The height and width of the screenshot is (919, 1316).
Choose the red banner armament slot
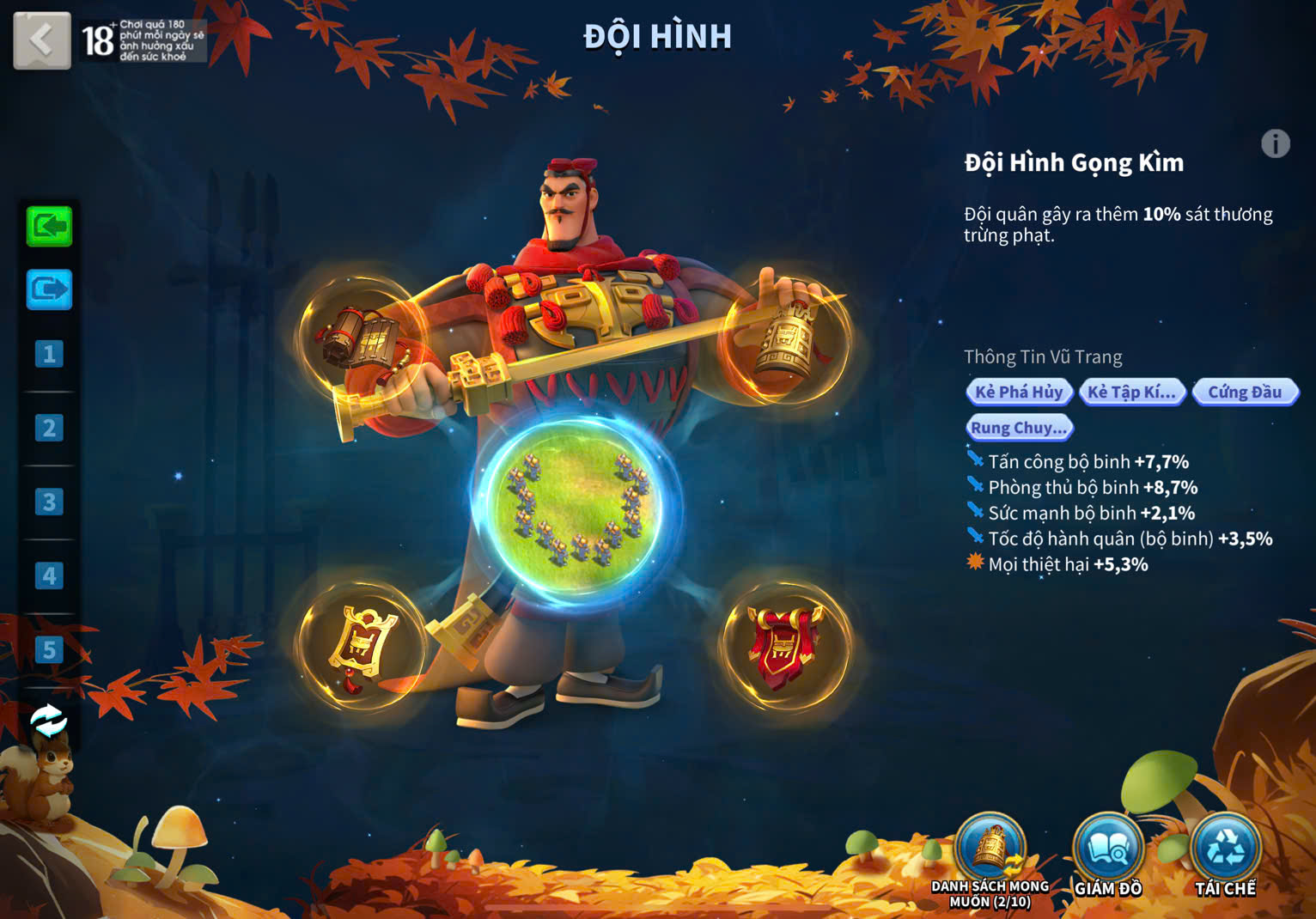[x=783, y=647]
